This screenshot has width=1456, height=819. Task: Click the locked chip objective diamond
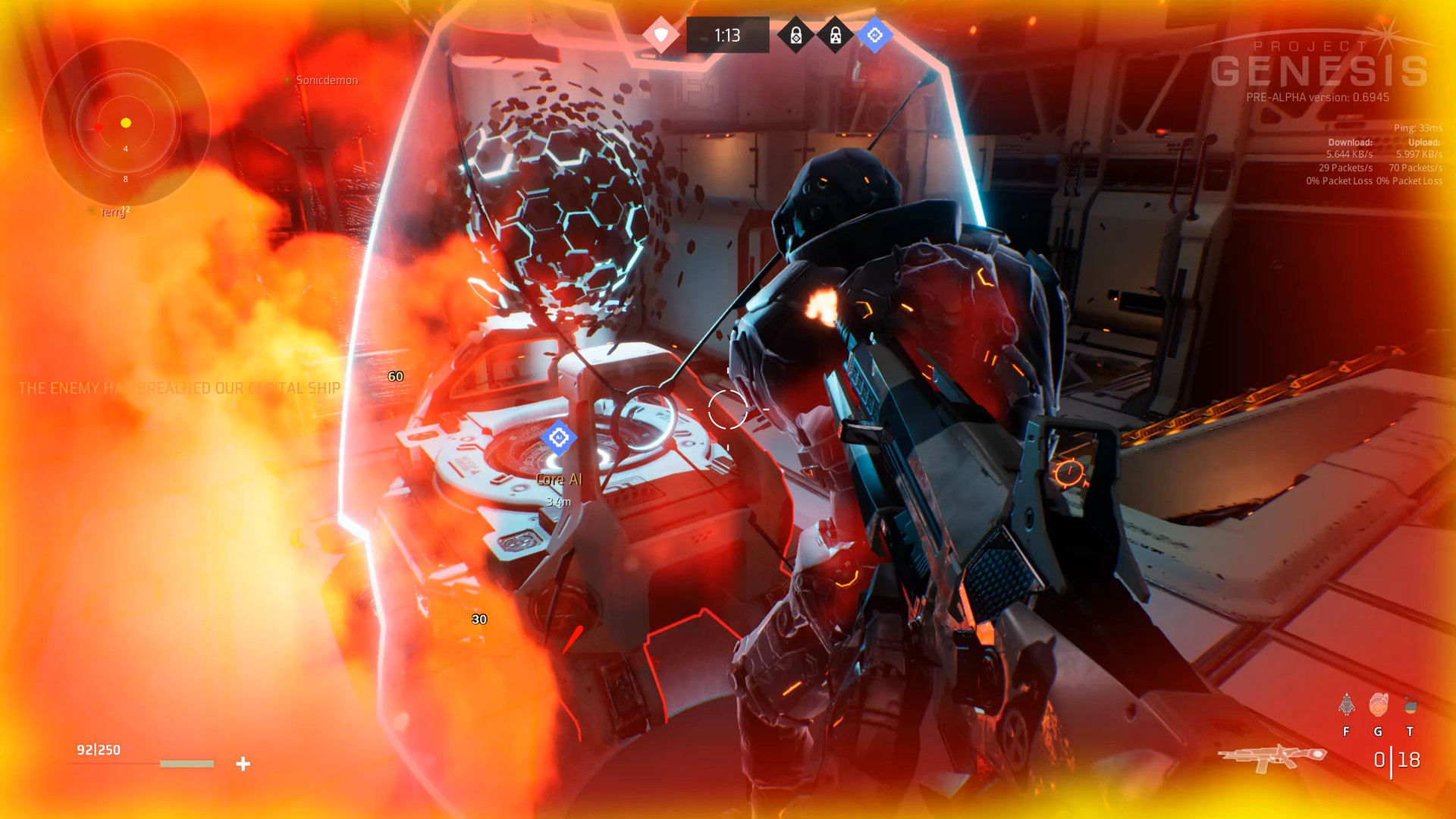coord(795,35)
